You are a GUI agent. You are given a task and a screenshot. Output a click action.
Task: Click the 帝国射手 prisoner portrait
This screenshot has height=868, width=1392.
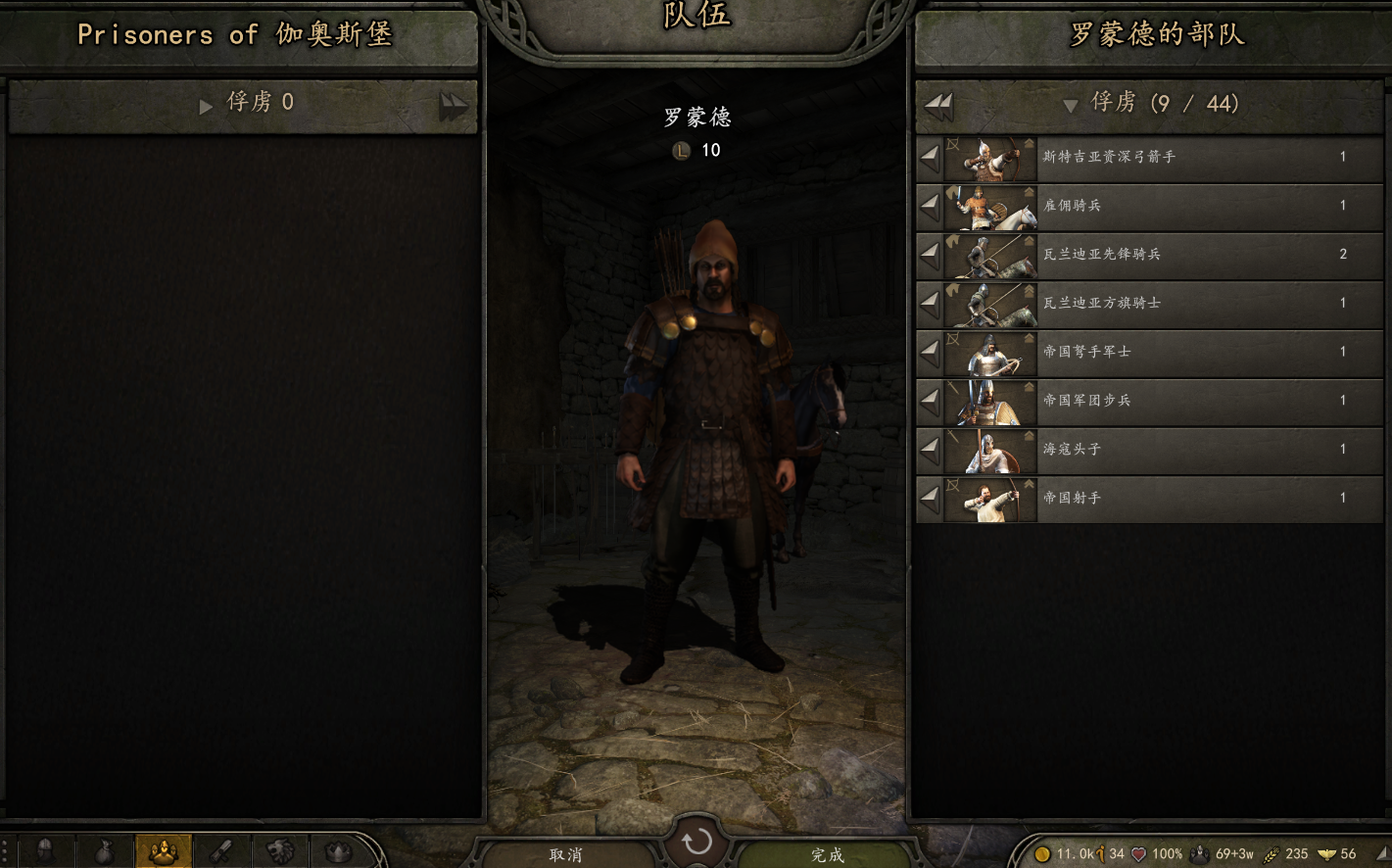point(989,499)
